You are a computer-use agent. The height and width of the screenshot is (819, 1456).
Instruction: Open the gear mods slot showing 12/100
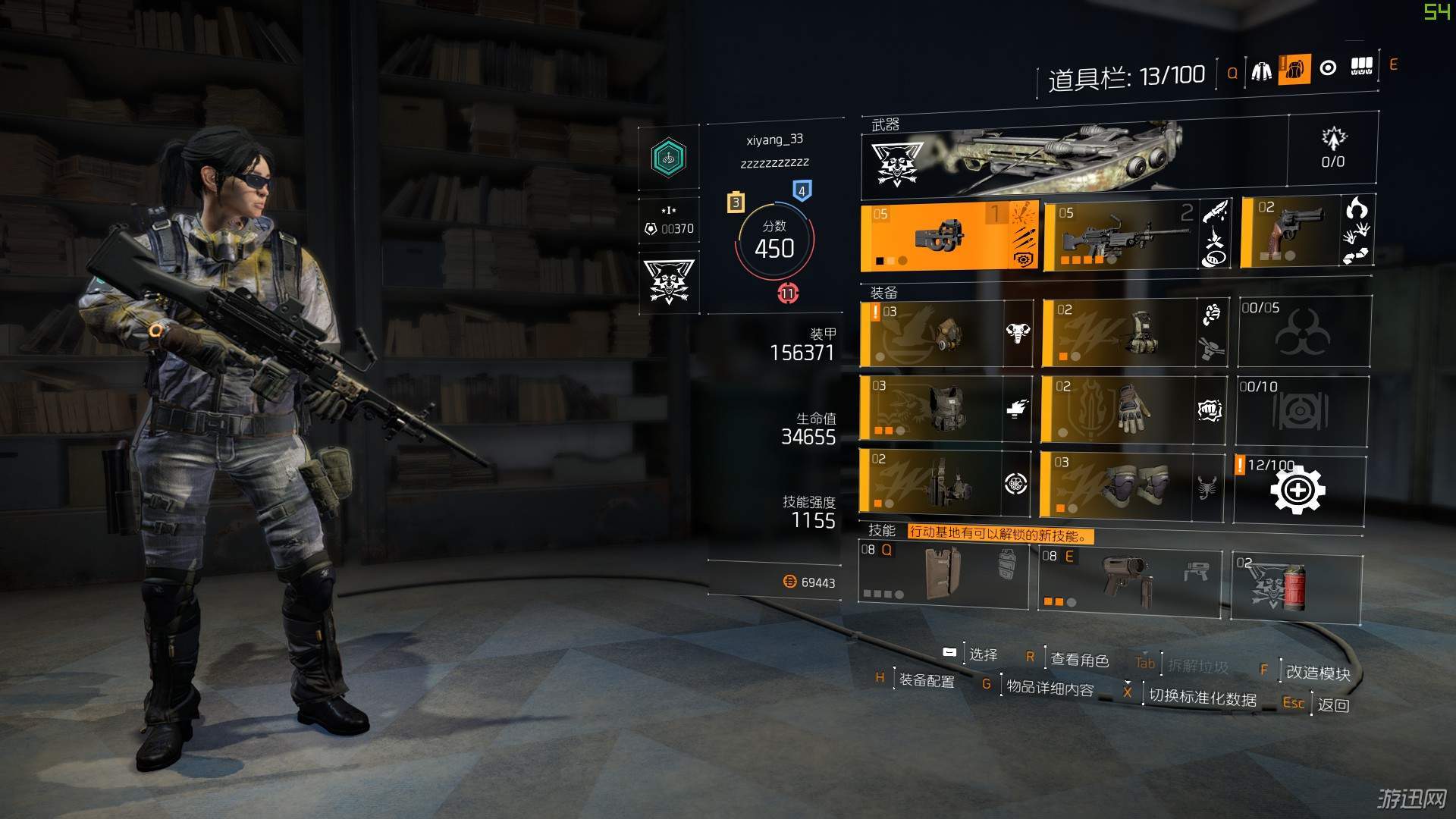tap(1298, 490)
